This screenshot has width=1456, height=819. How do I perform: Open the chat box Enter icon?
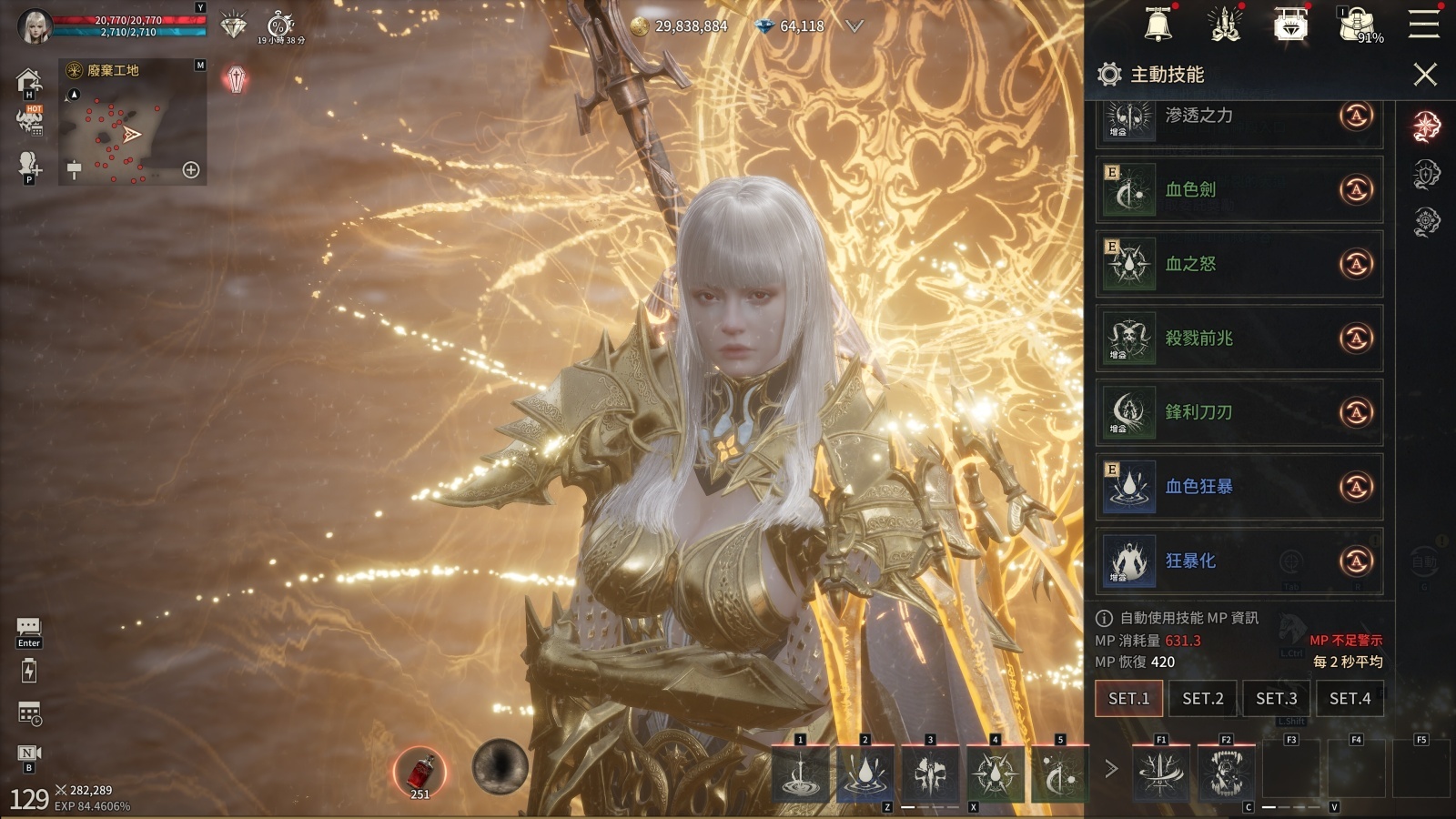tap(28, 630)
